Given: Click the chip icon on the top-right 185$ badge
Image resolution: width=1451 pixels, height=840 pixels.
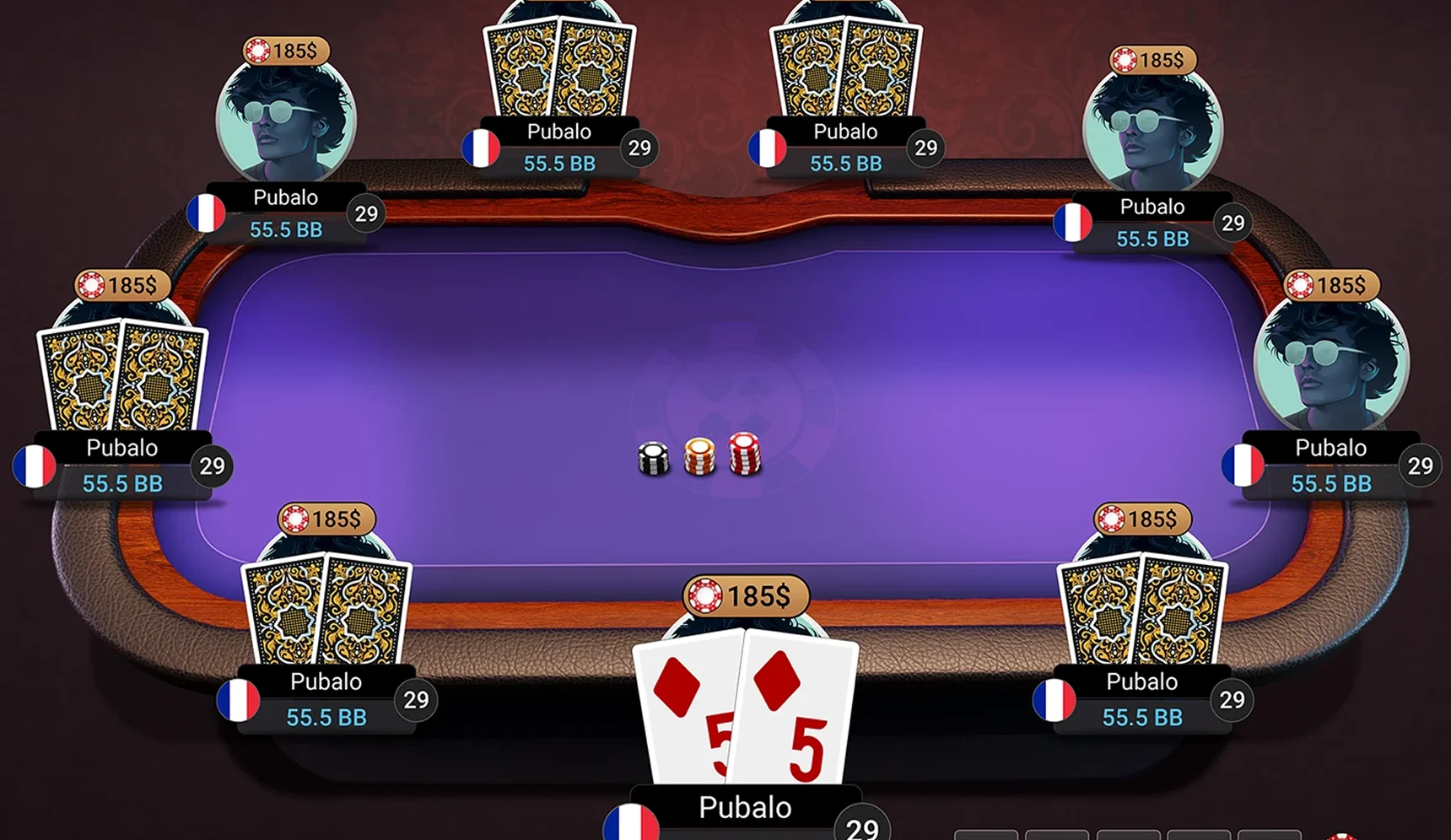Looking at the screenshot, I should click(x=1125, y=59).
